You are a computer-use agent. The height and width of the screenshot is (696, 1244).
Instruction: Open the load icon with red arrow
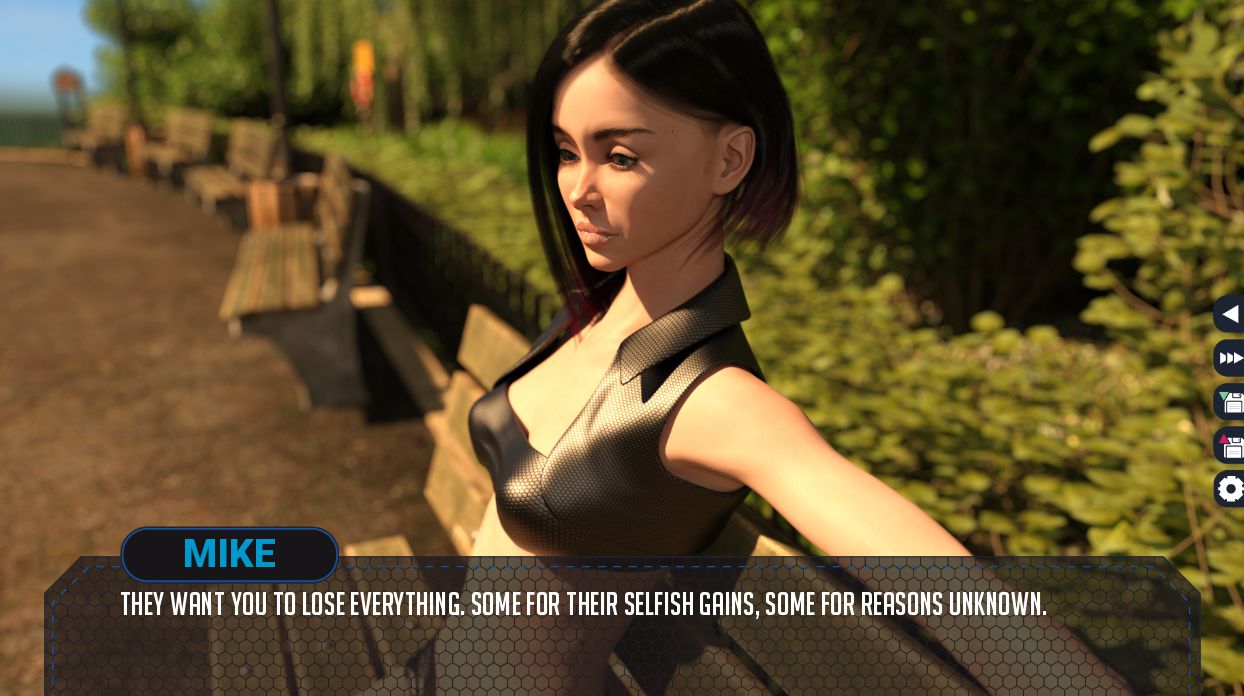point(1230,445)
